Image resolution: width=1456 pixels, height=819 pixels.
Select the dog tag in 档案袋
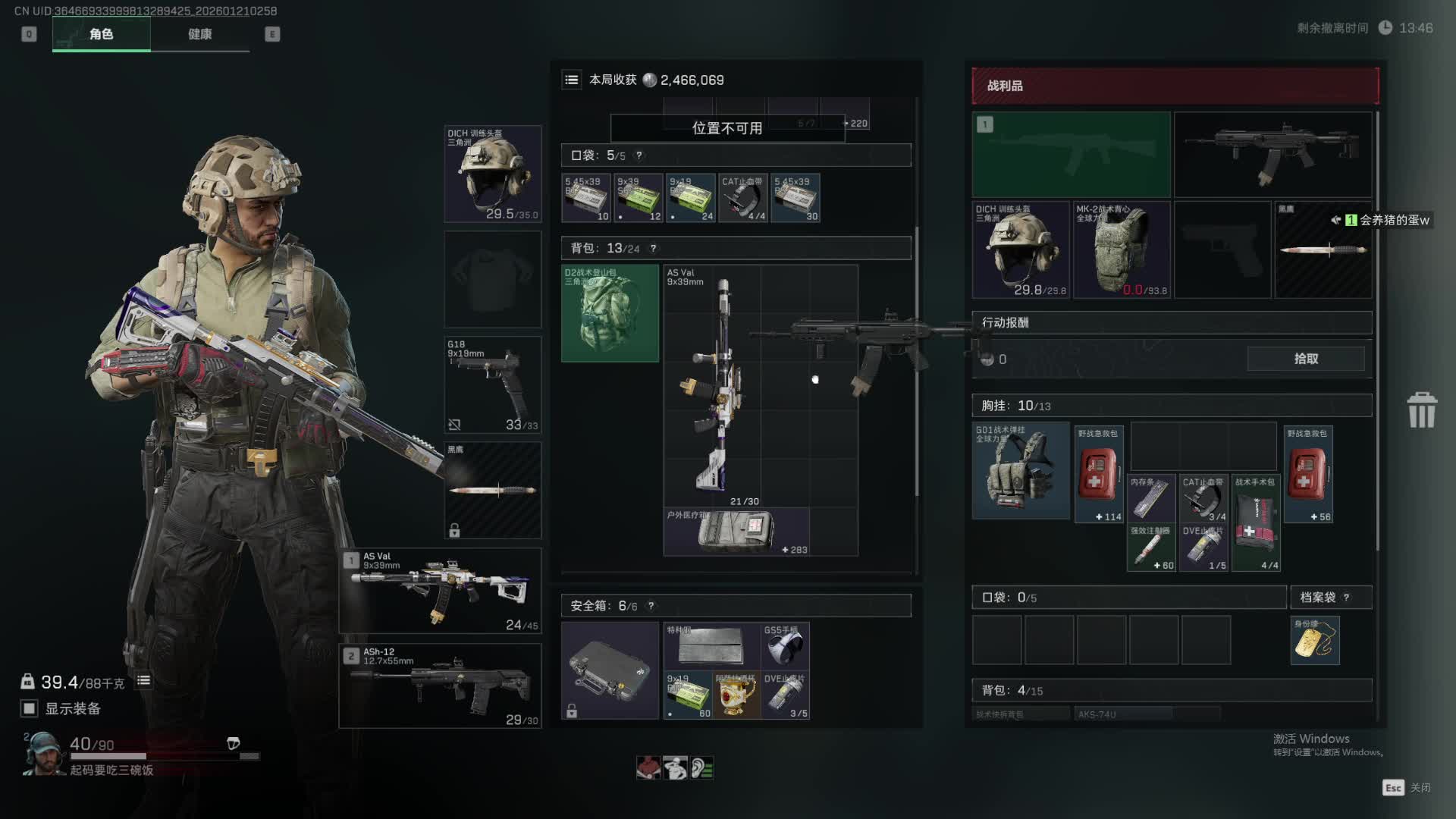[1315, 641]
